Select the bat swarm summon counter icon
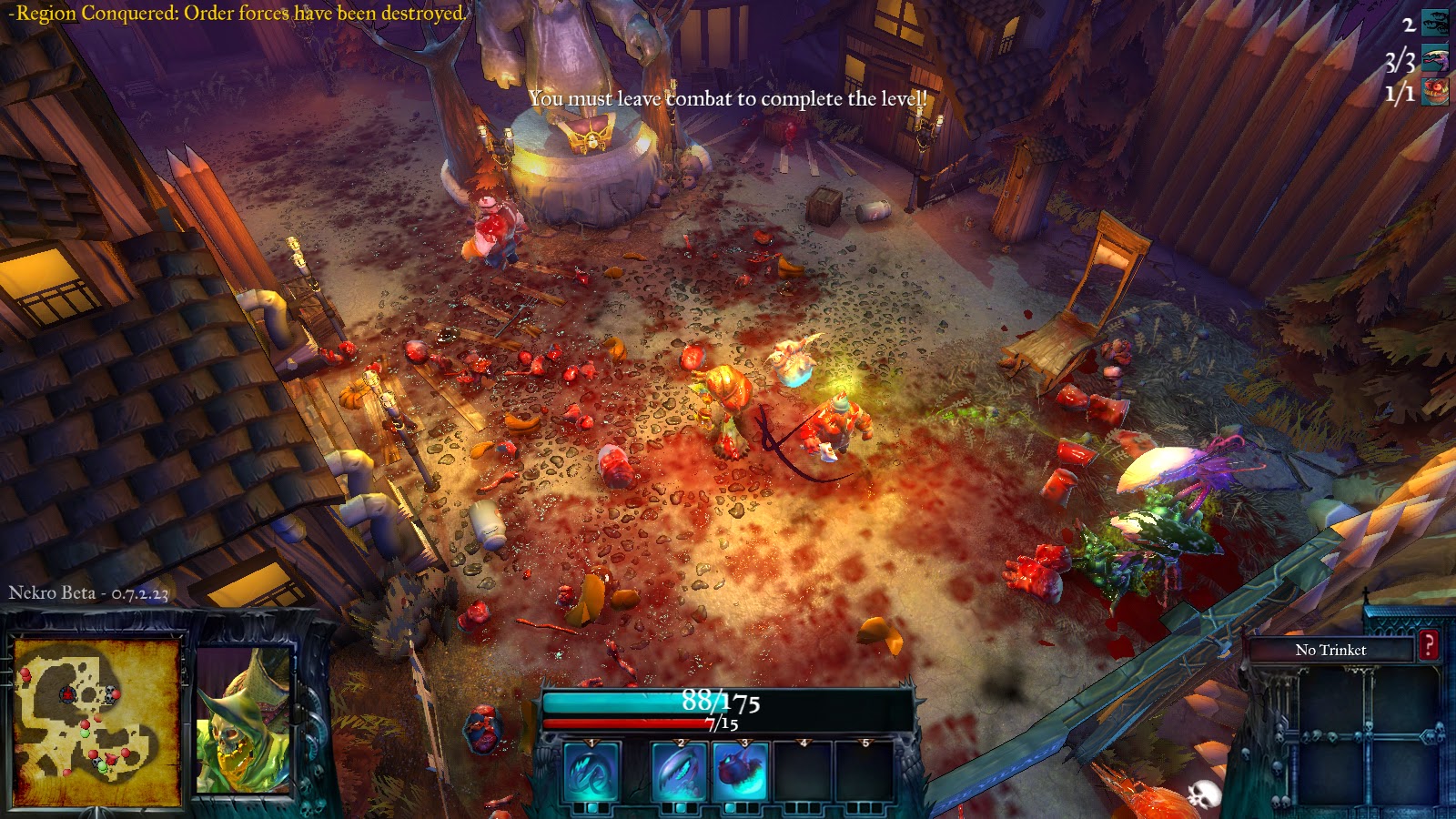This screenshot has height=819, width=1456. pos(1435,20)
